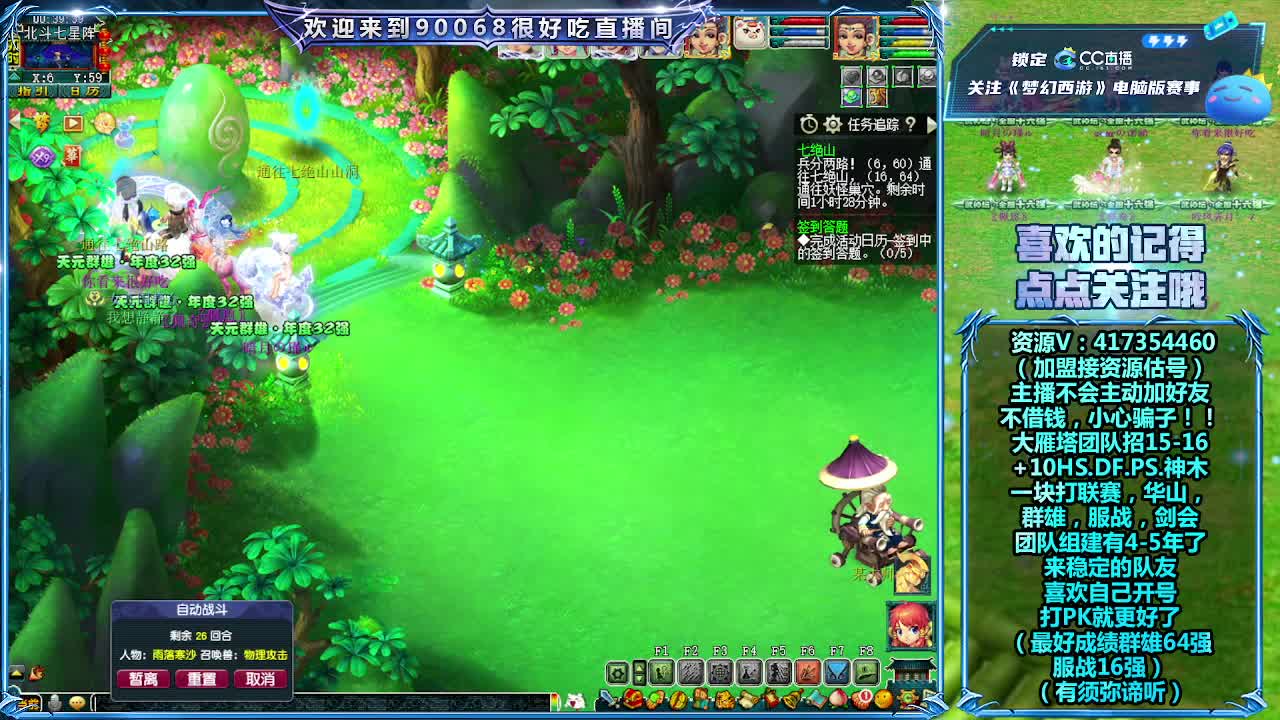
Task: Select the red F6 attack skill
Action: pyautogui.click(x=808, y=670)
